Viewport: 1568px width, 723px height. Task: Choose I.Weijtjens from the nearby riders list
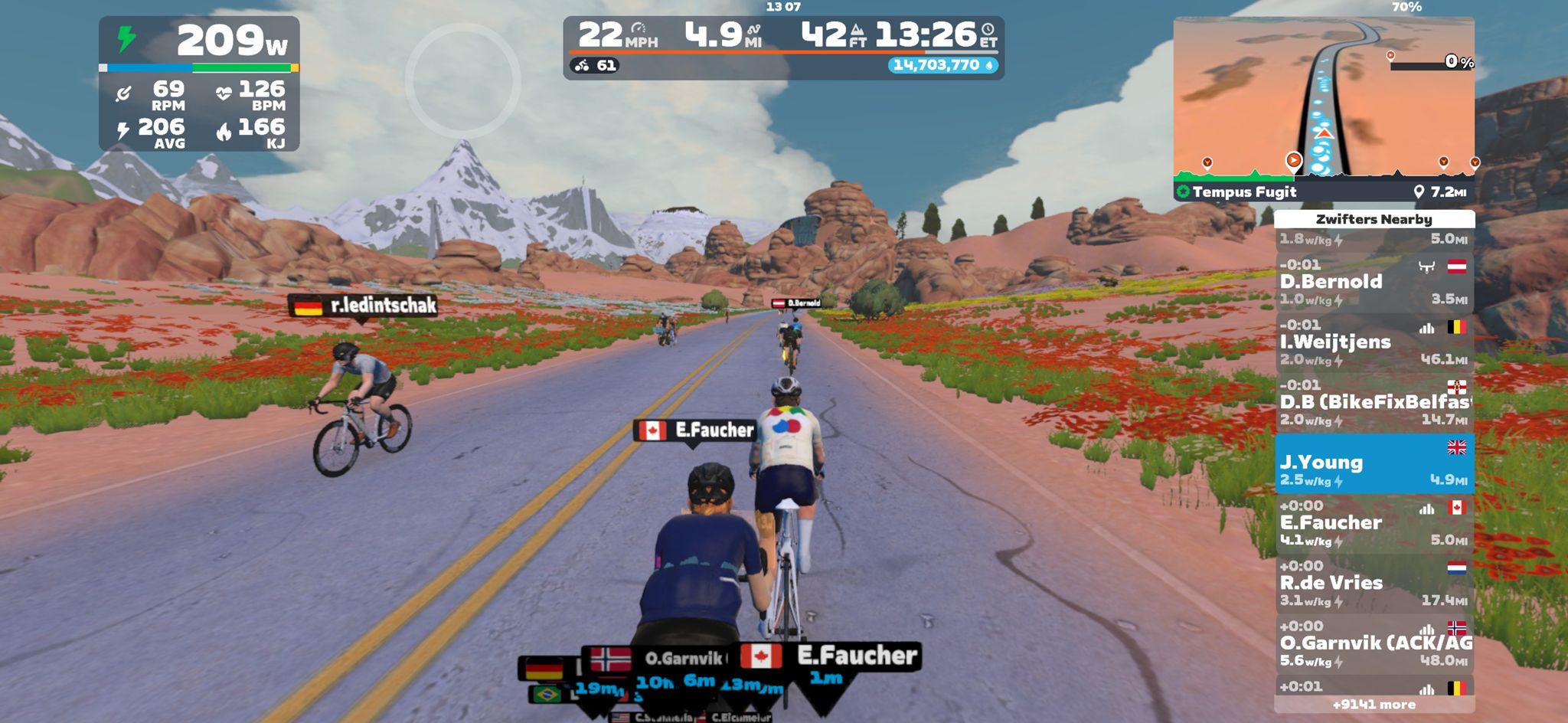pyautogui.click(x=1374, y=342)
